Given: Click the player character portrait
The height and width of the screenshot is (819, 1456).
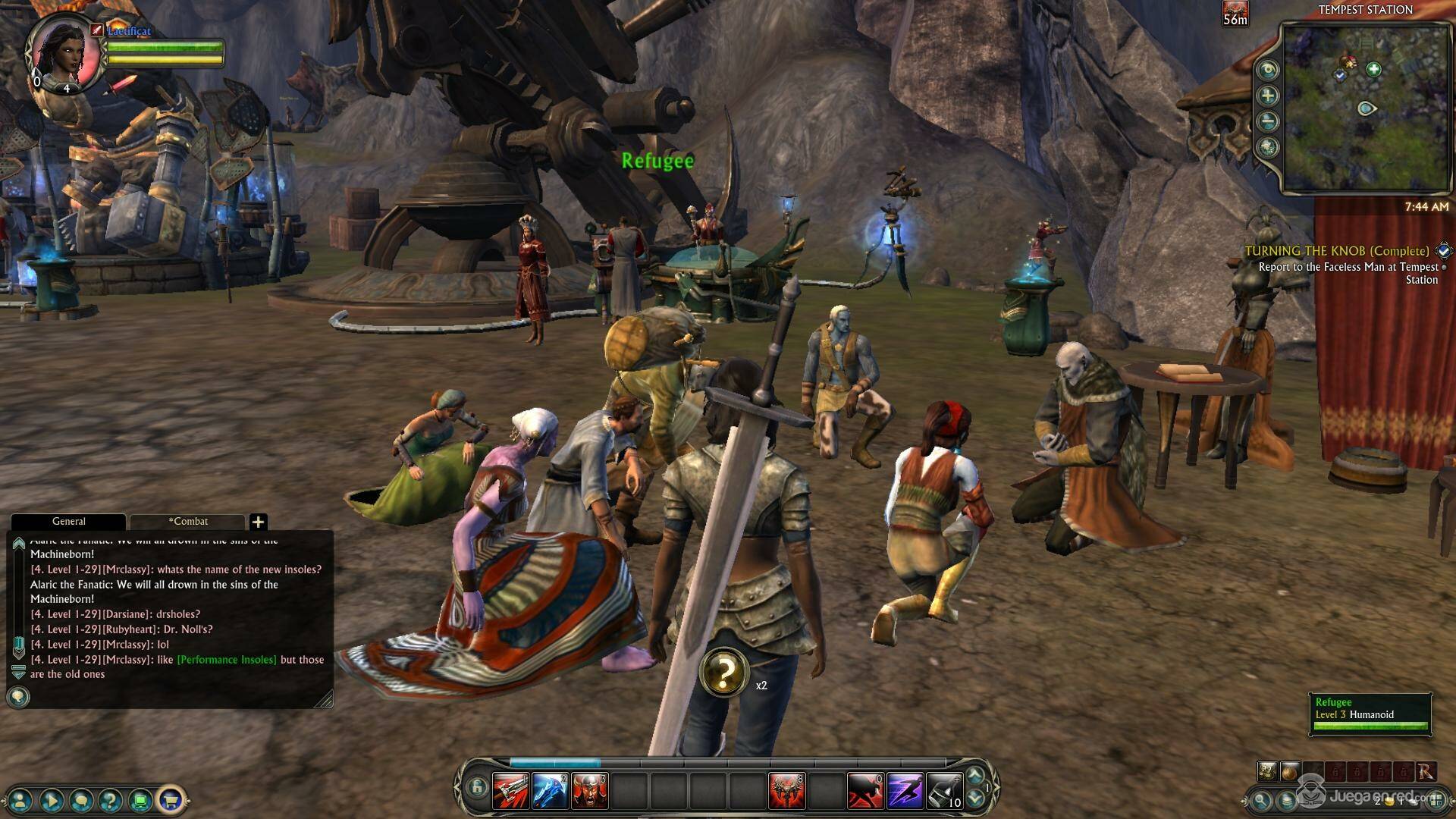Looking at the screenshot, I should tap(63, 50).
